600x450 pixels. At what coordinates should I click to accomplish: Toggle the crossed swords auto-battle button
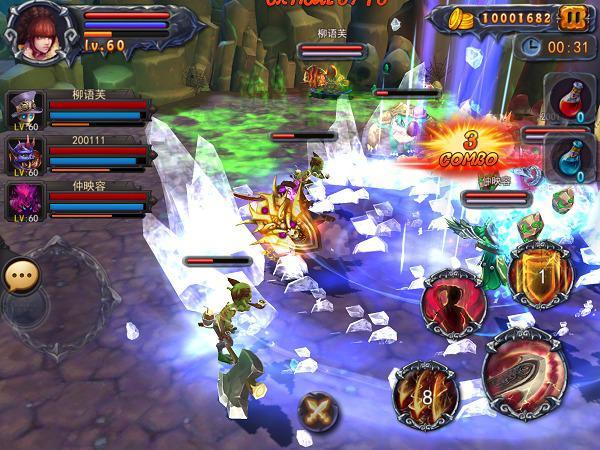point(318,410)
